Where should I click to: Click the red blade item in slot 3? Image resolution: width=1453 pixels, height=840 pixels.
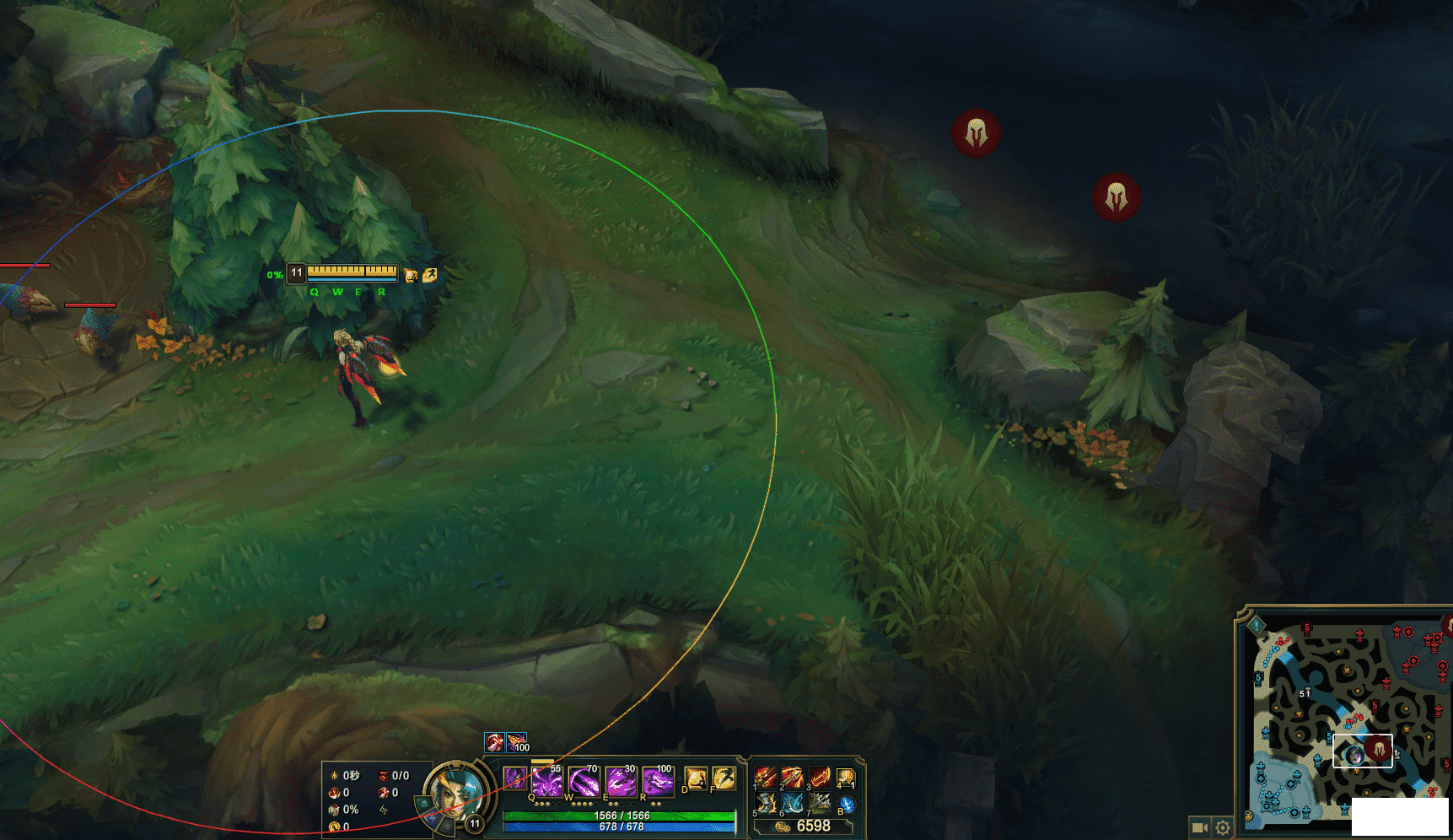[x=820, y=777]
